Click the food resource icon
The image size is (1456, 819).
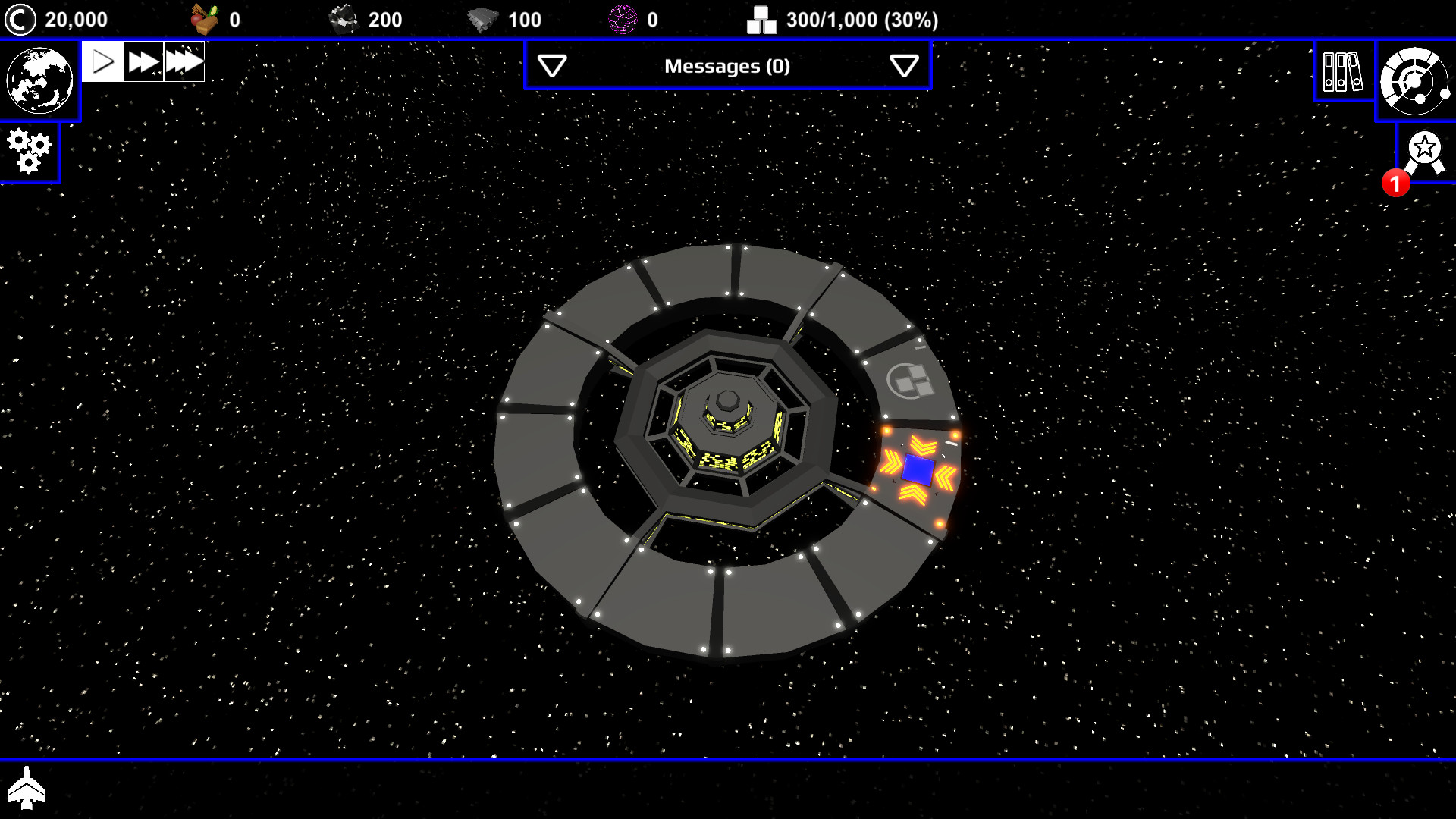point(206,18)
